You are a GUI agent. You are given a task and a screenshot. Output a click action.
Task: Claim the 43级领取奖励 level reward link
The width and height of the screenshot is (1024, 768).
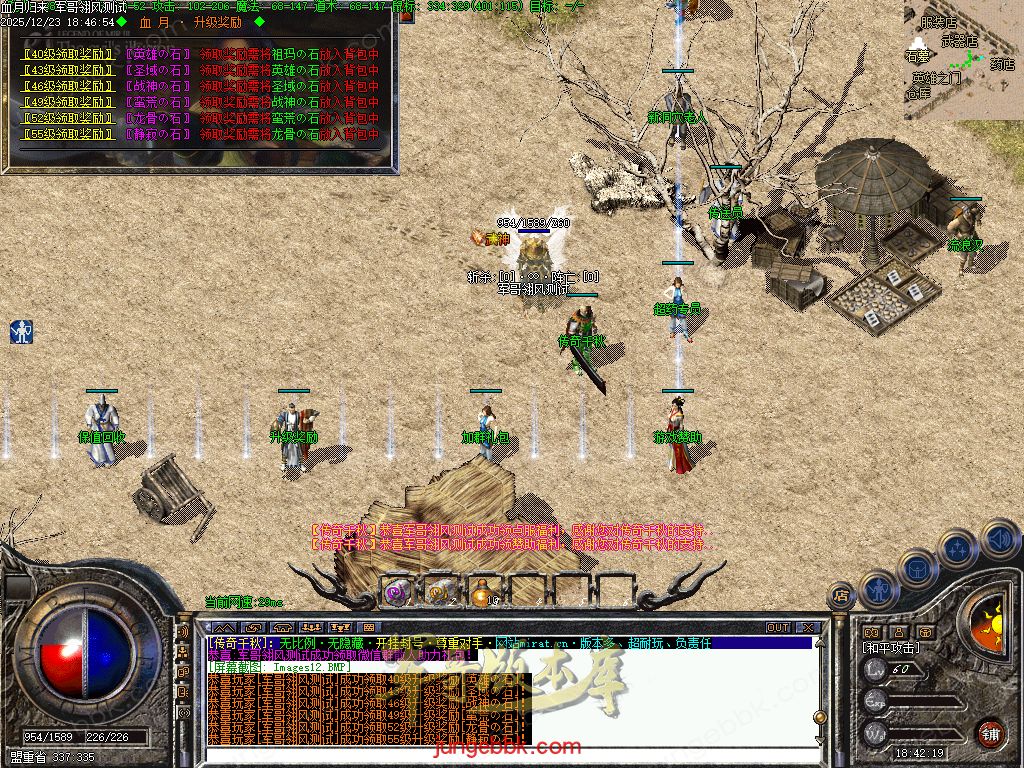pos(67,71)
